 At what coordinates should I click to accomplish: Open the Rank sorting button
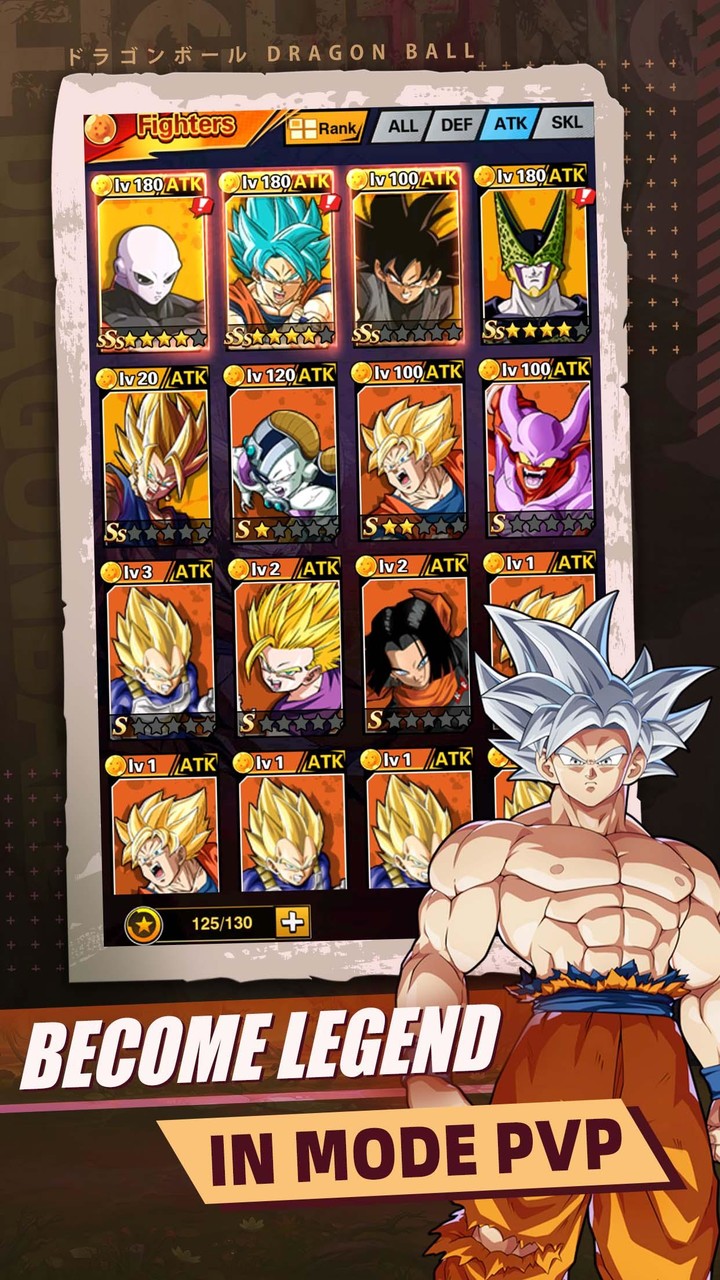(x=323, y=128)
